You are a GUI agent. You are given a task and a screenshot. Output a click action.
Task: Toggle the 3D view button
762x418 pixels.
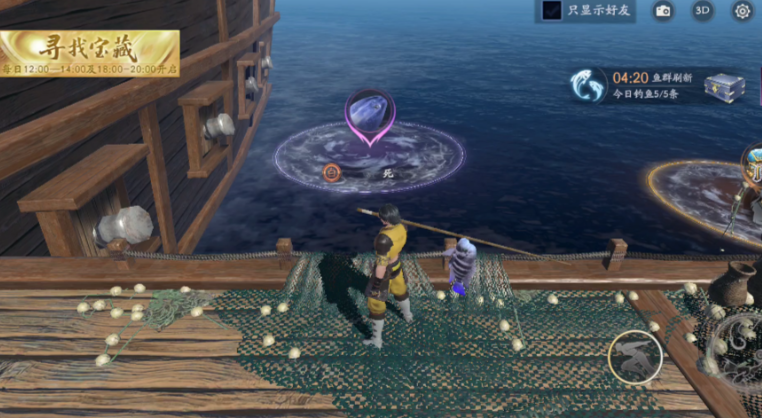703,11
